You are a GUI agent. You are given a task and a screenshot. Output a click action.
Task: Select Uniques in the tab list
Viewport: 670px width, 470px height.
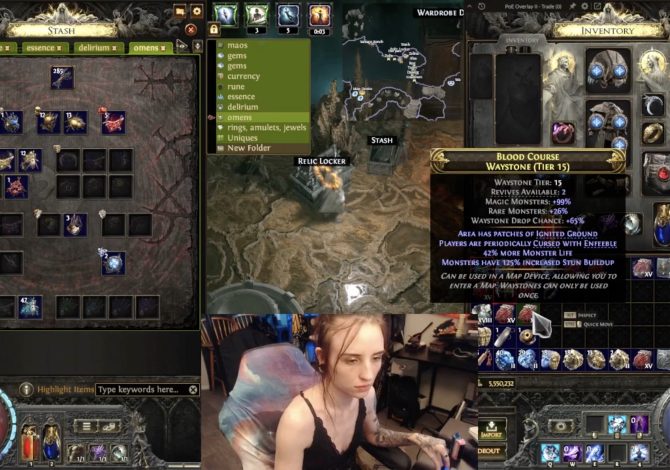(243, 137)
